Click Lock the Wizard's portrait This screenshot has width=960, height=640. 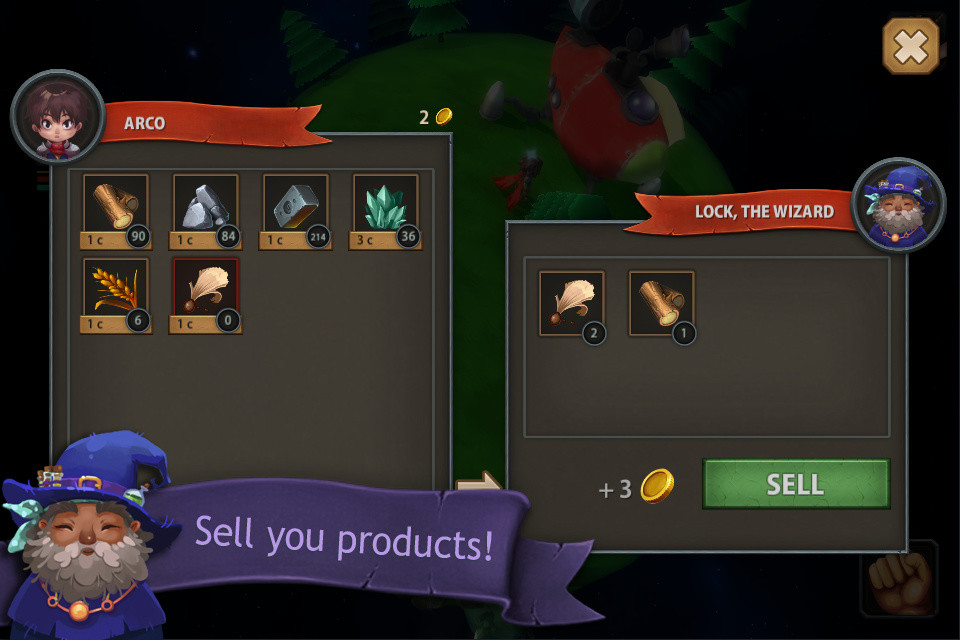[898, 205]
